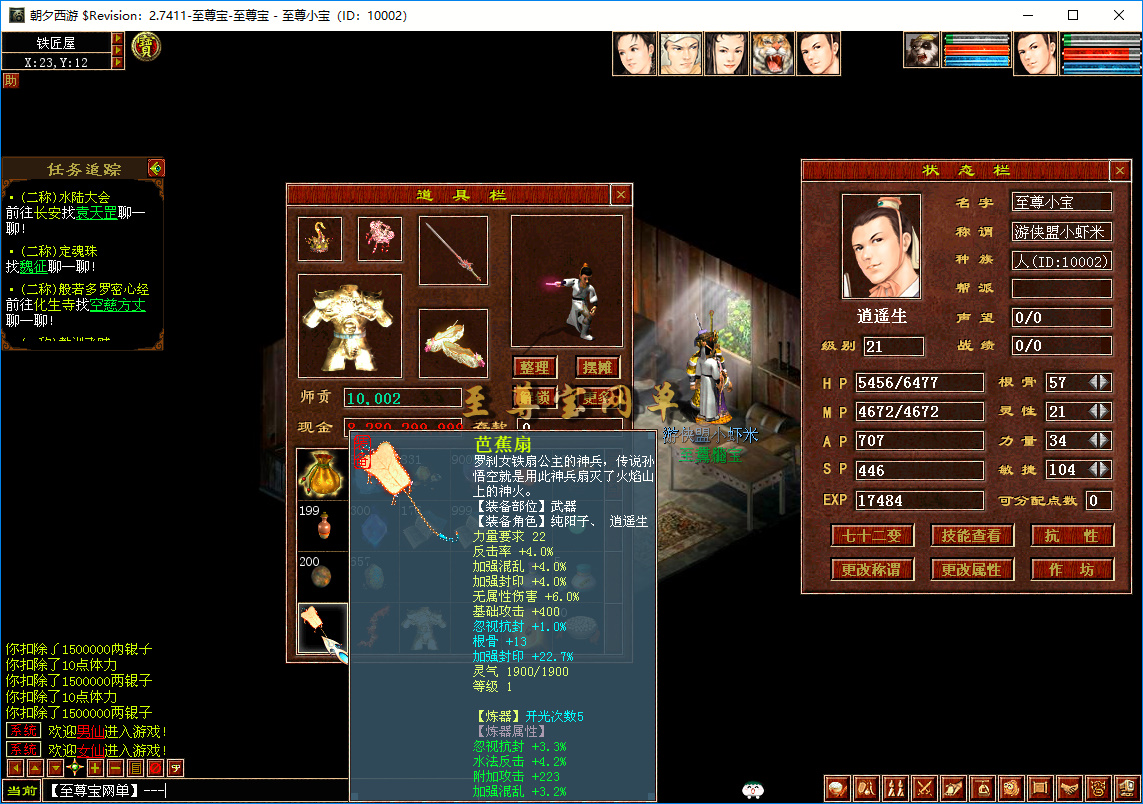Maximize the game window
Viewport: 1143px width, 804px height.
coord(1073,15)
